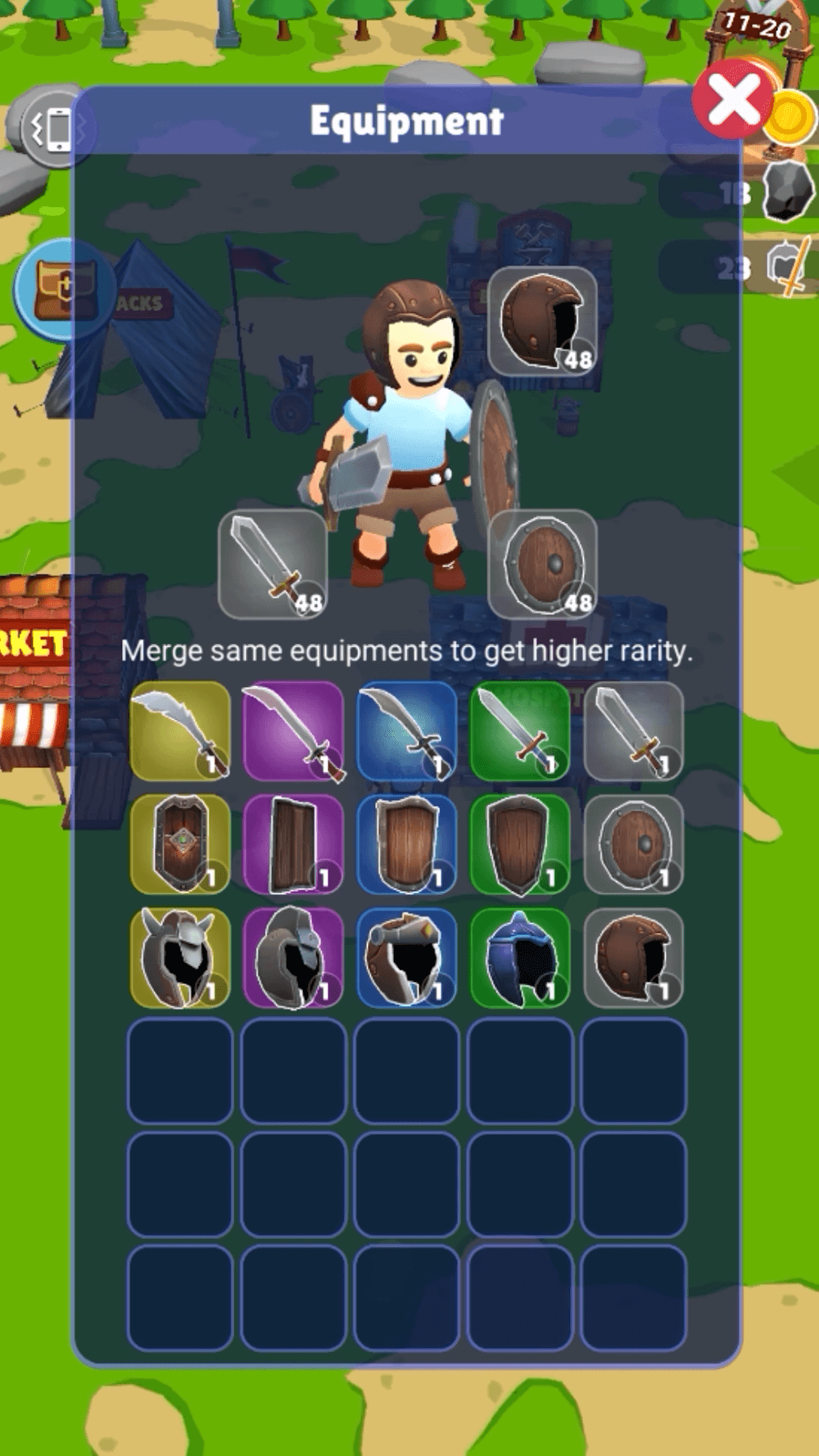Close the Equipment panel
This screenshot has height=1456, width=819.
pos(733,102)
